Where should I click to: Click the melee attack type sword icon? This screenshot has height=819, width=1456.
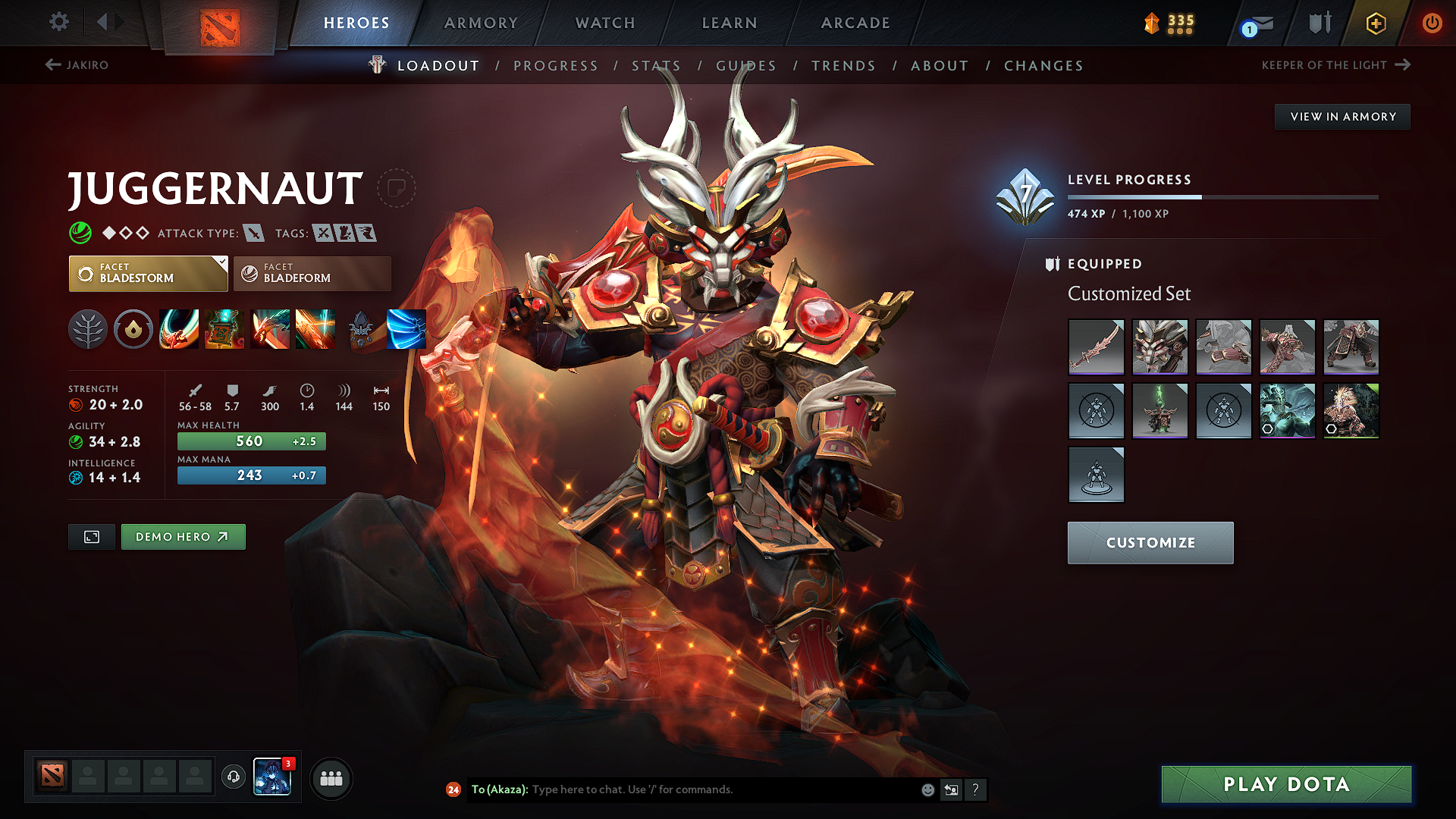coord(255,233)
